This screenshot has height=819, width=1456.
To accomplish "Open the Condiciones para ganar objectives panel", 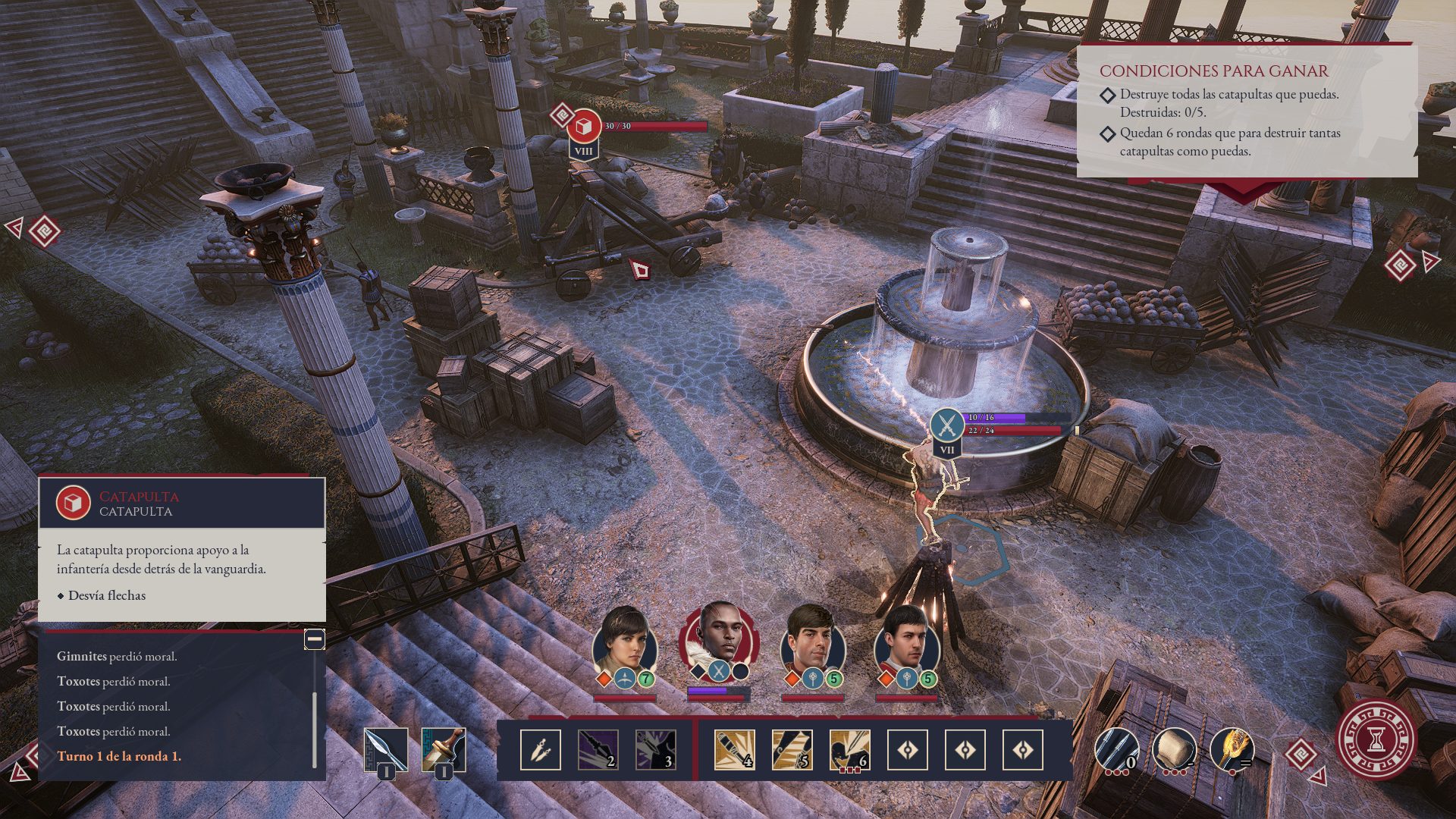I will [1213, 71].
